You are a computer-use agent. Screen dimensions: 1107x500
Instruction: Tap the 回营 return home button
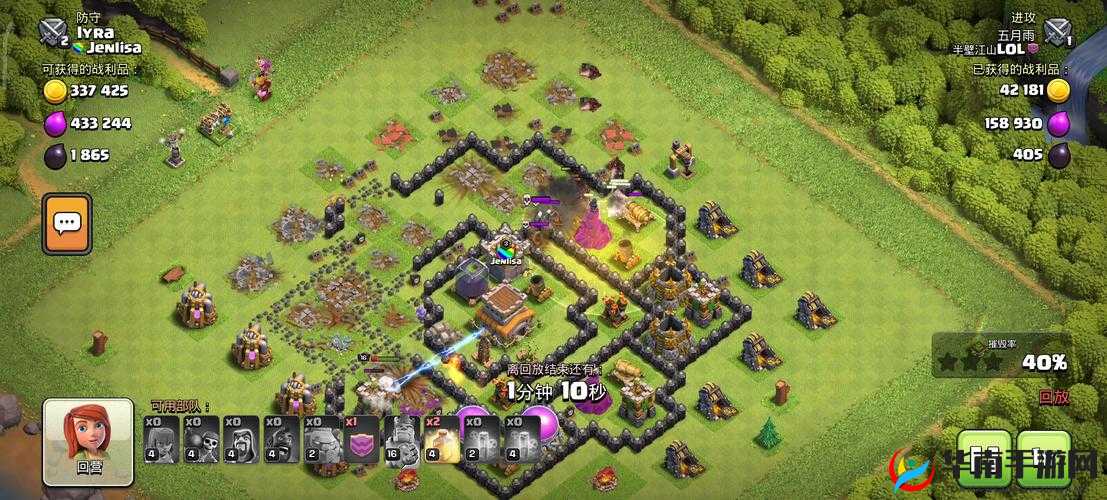tap(88, 441)
